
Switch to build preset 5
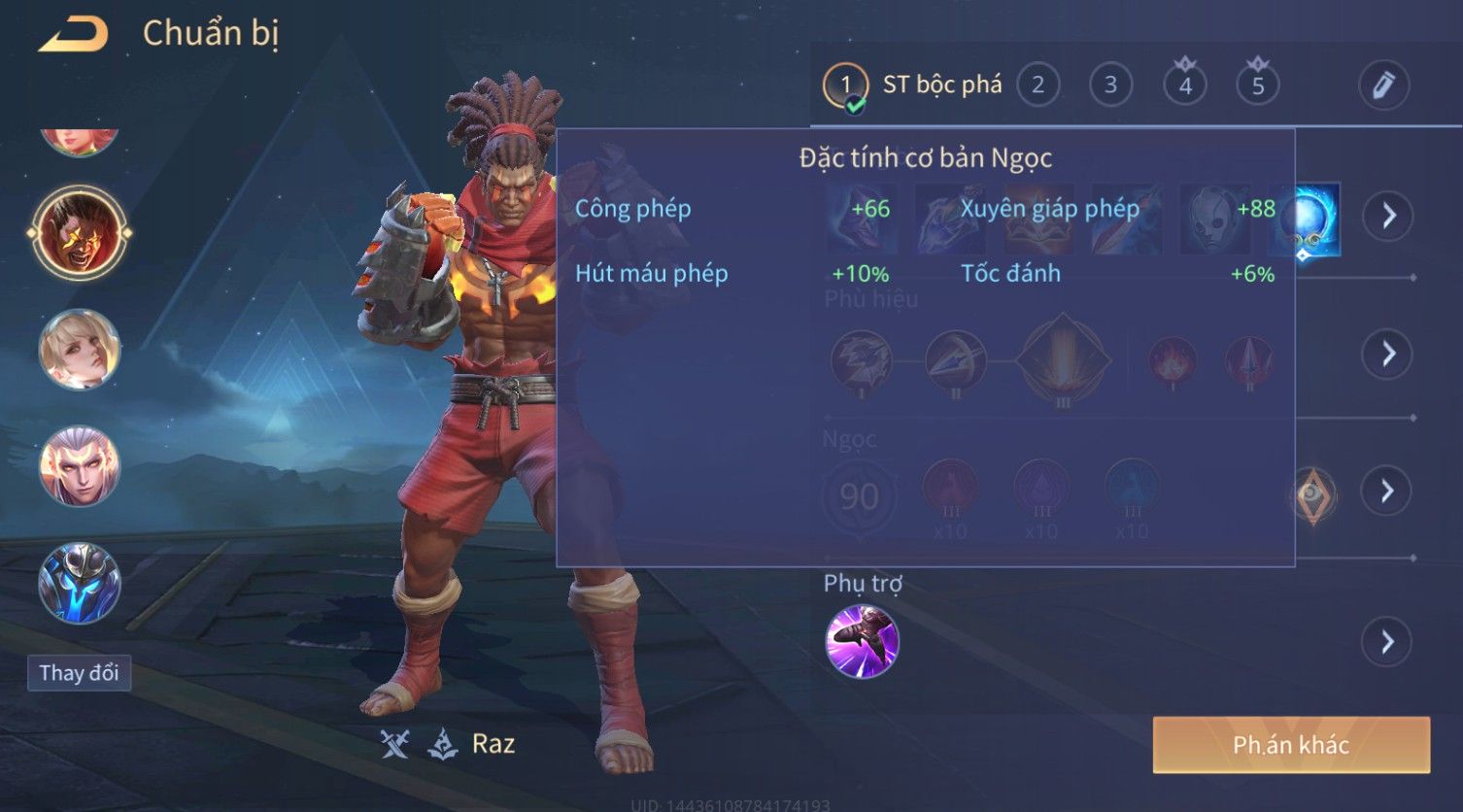click(1258, 85)
